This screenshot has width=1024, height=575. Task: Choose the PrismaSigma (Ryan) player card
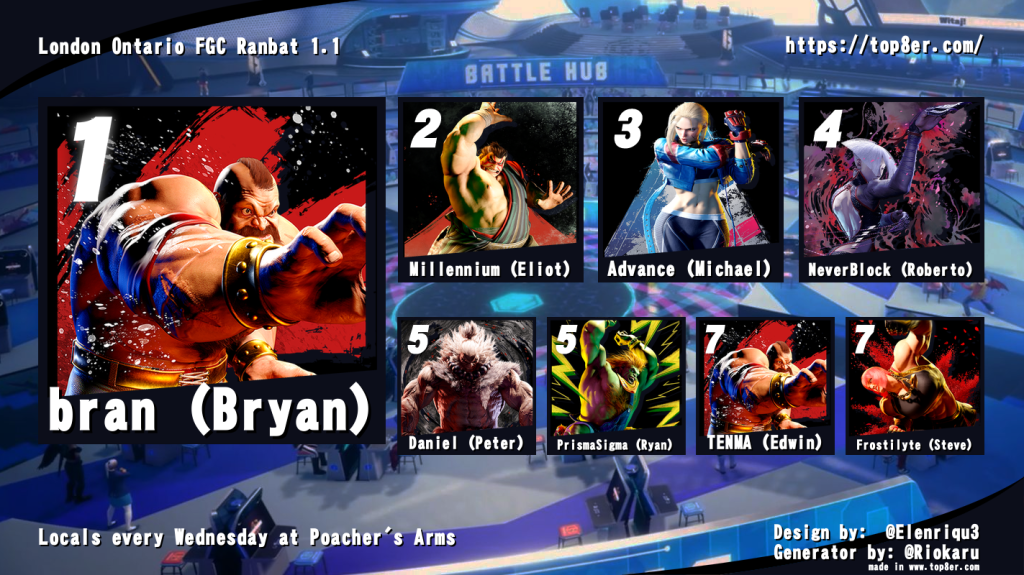[616, 385]
